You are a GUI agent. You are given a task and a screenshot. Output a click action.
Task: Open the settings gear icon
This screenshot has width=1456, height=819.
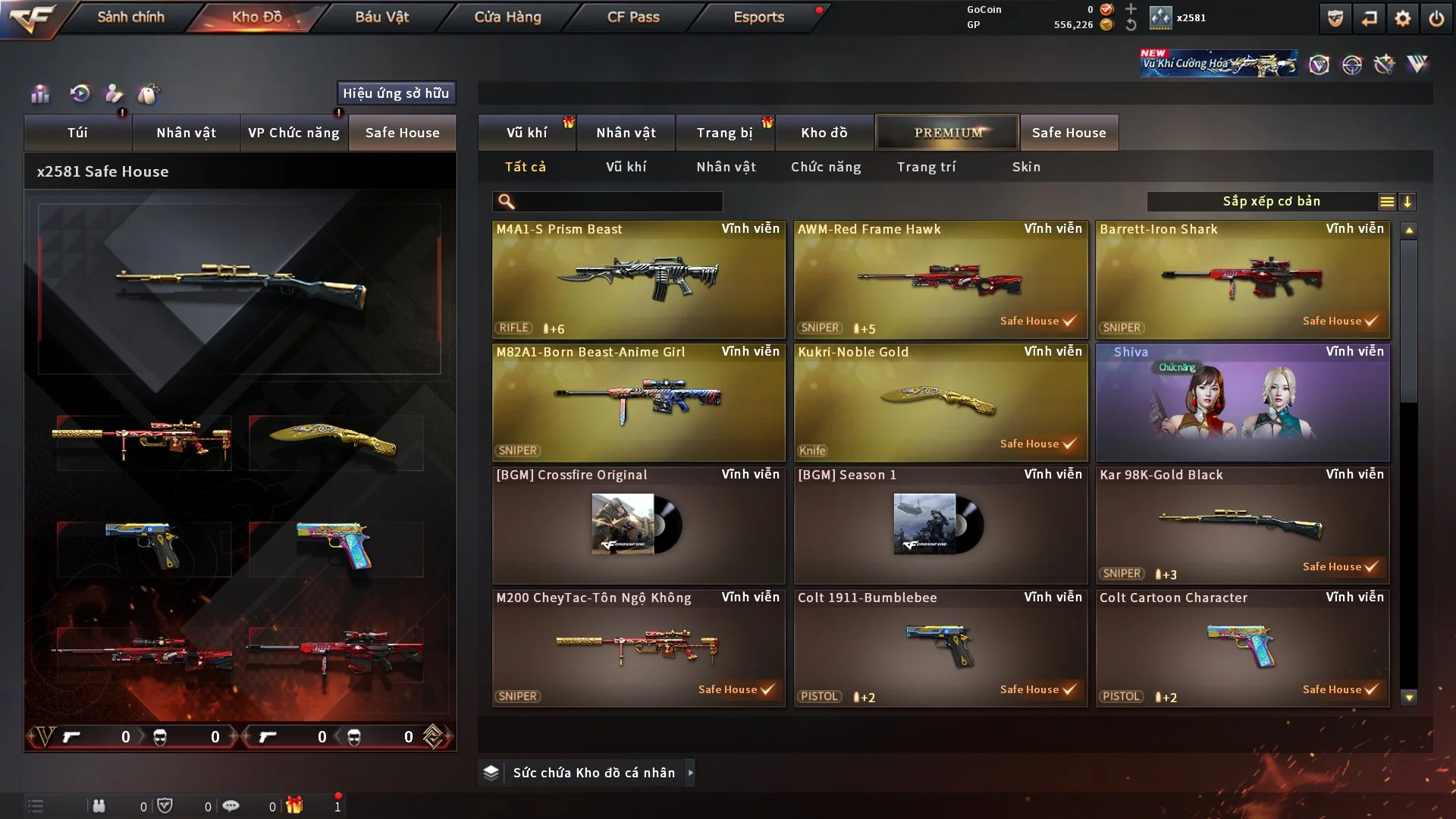tap(1402, 18)
